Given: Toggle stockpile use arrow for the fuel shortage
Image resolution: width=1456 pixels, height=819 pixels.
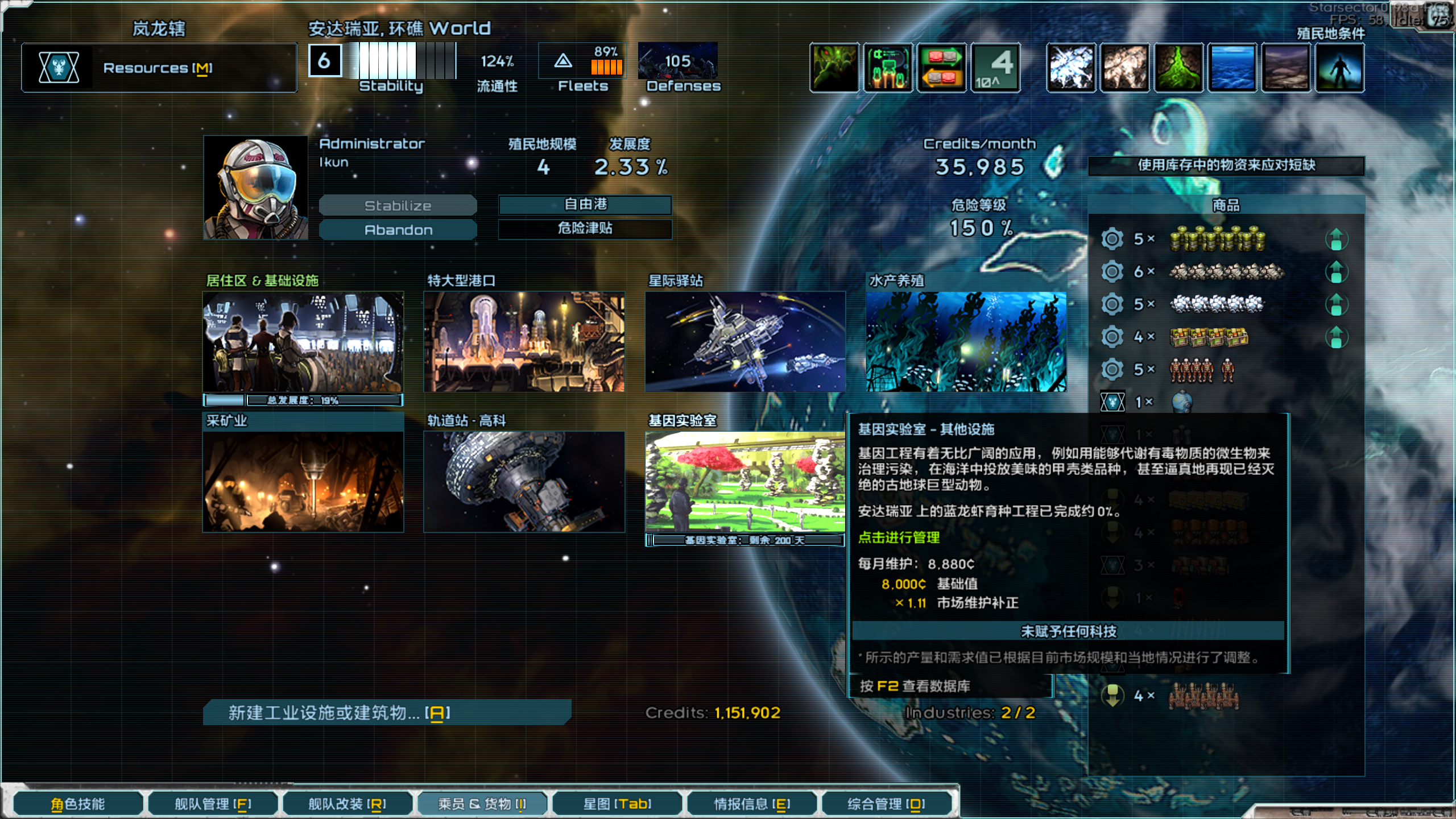Looking at the screenshot, I should click(x=1337, y=239).
